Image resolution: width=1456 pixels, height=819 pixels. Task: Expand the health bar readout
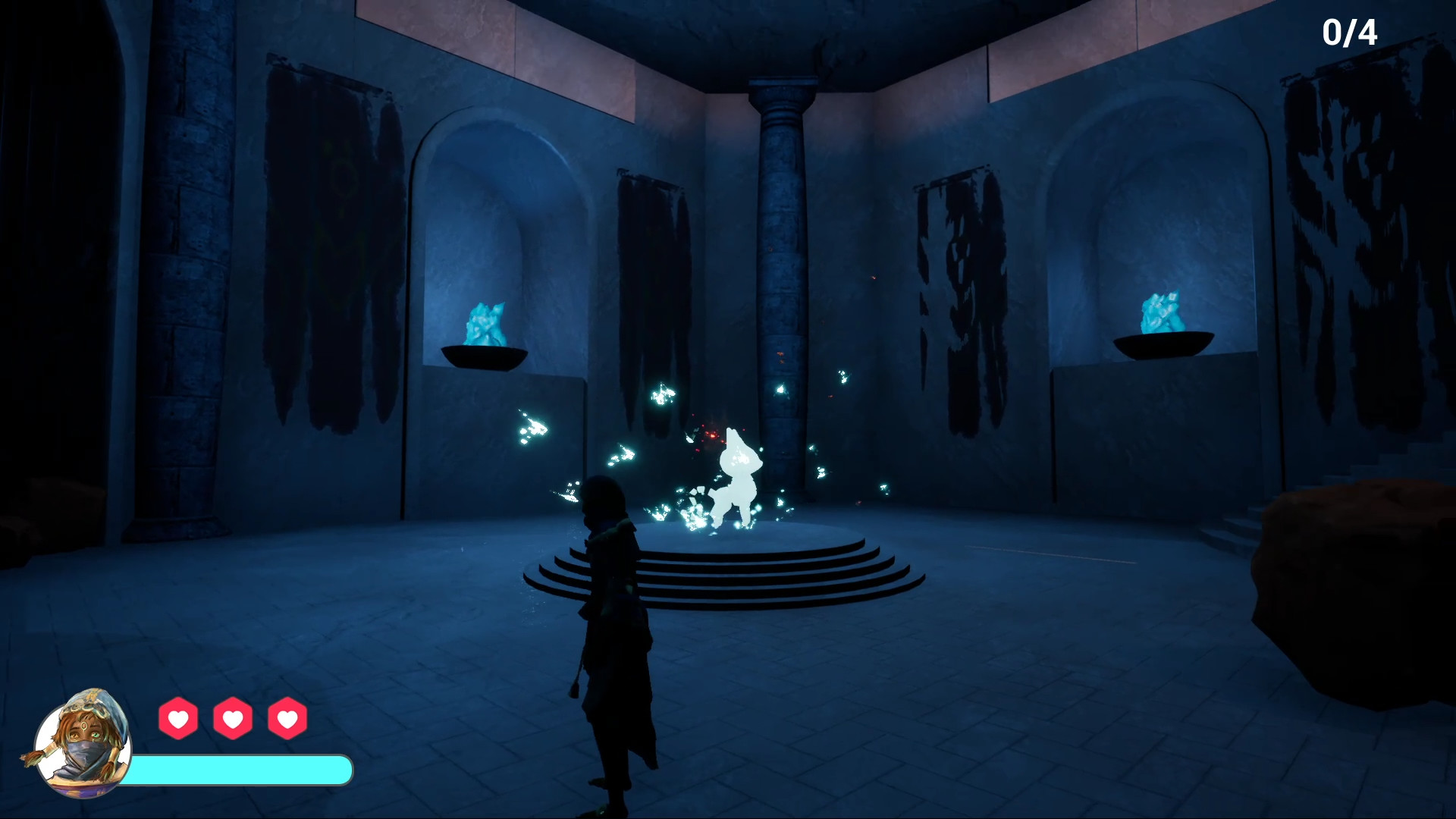tap(243, 769)
